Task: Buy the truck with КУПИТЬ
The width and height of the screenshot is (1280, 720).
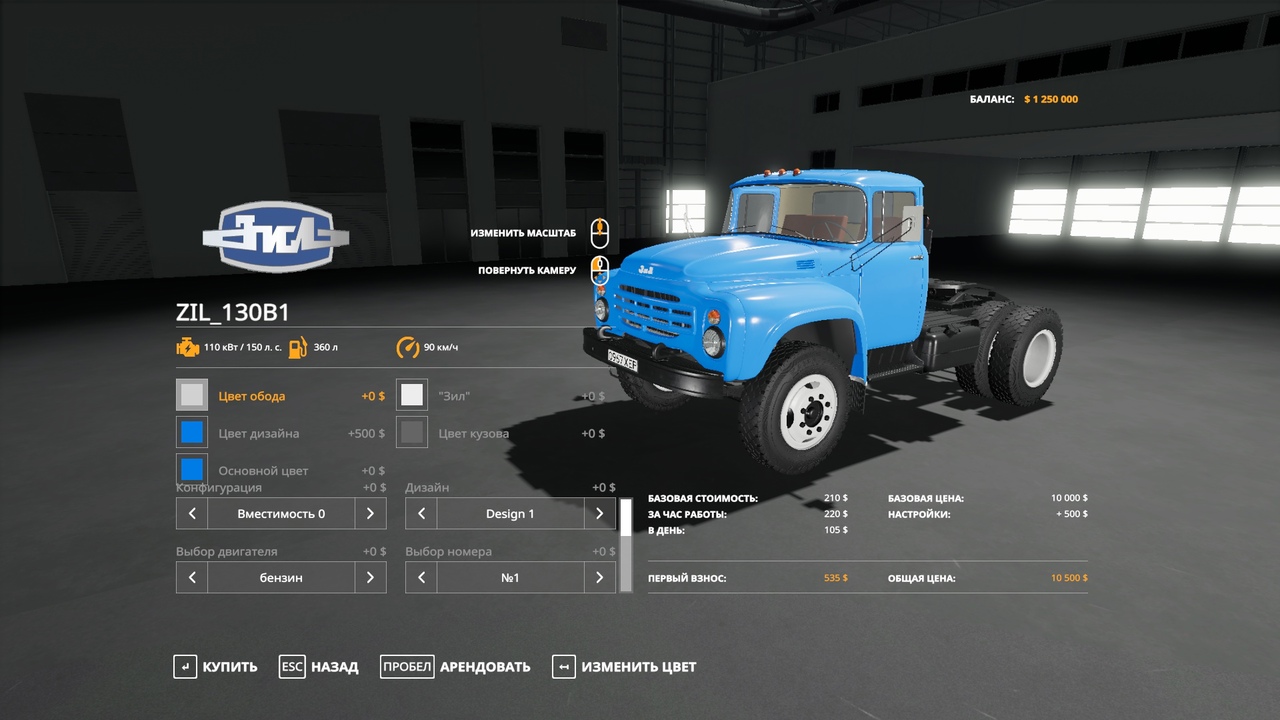Action: [x=215, y=667]
